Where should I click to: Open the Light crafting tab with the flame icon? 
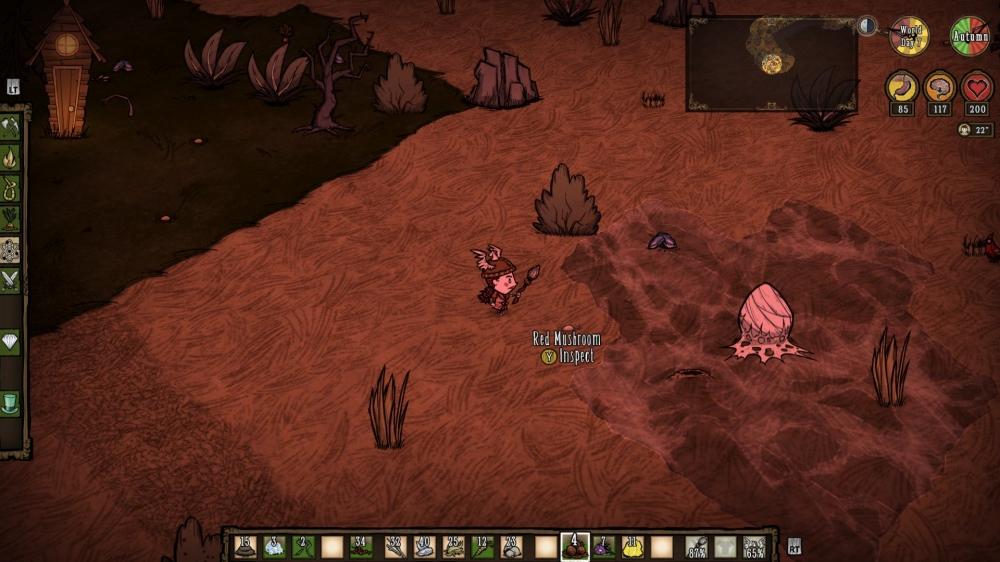click(x=10, y=157)
